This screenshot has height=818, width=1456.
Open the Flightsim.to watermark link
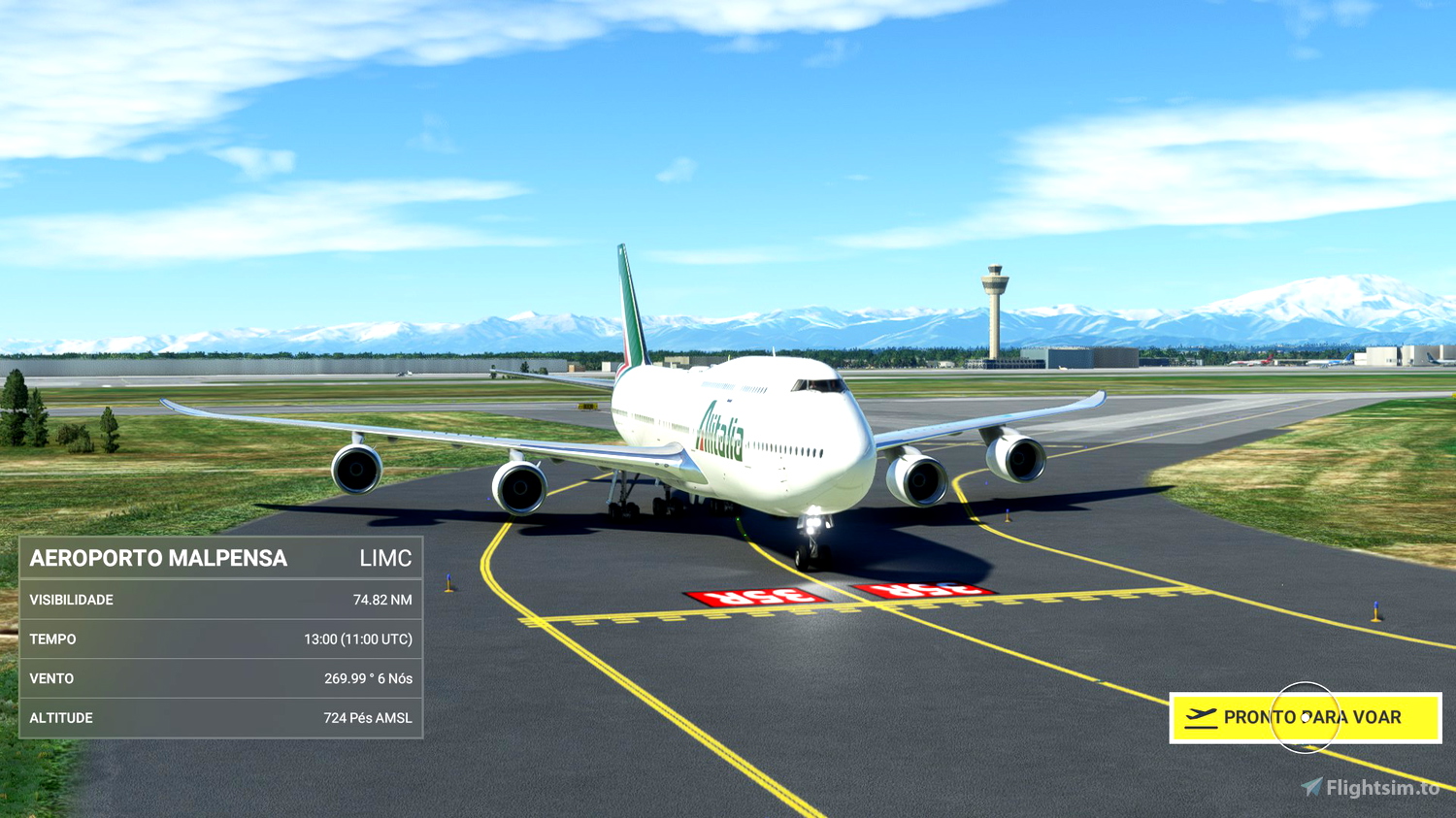click(x=1369, y=784)
